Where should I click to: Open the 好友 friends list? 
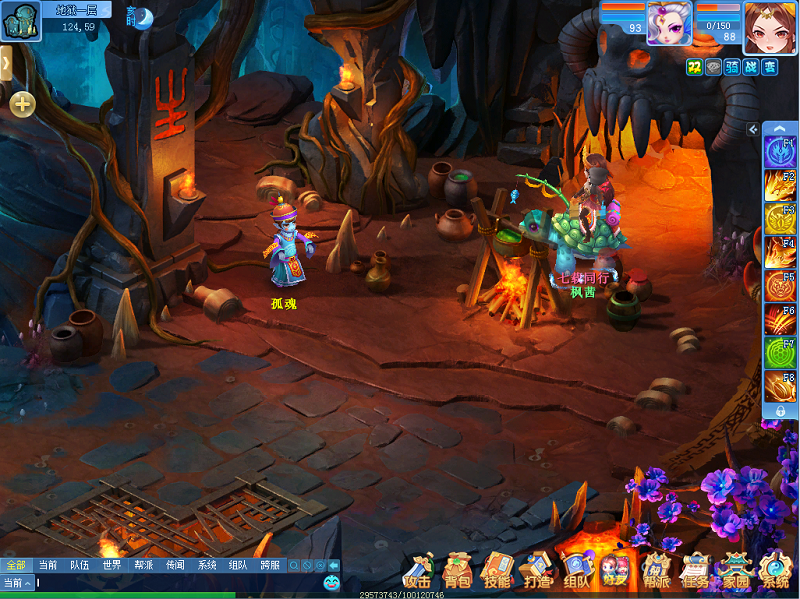(616, 572)
